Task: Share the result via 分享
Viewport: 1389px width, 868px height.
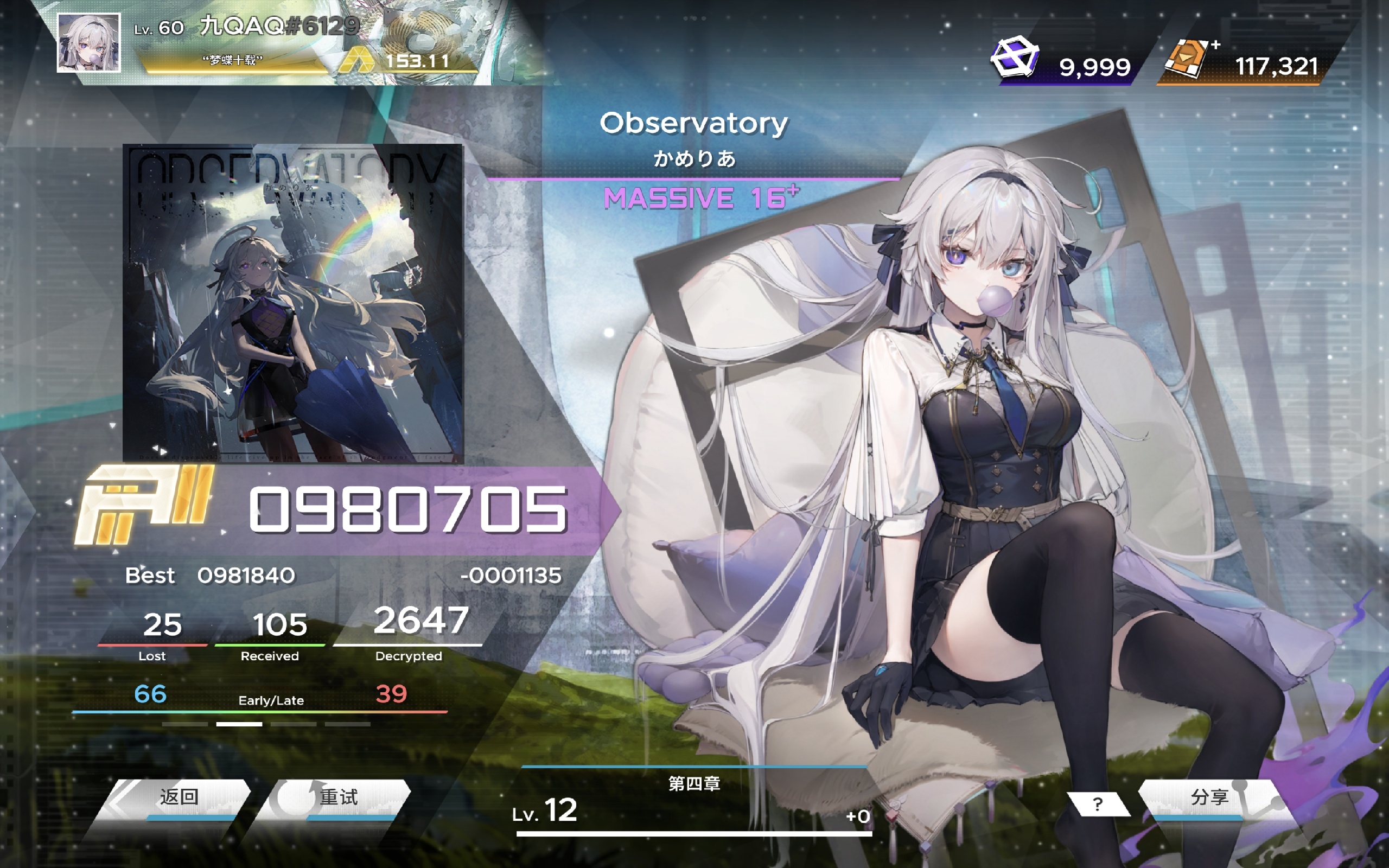Action: (x=1210, y=798)
